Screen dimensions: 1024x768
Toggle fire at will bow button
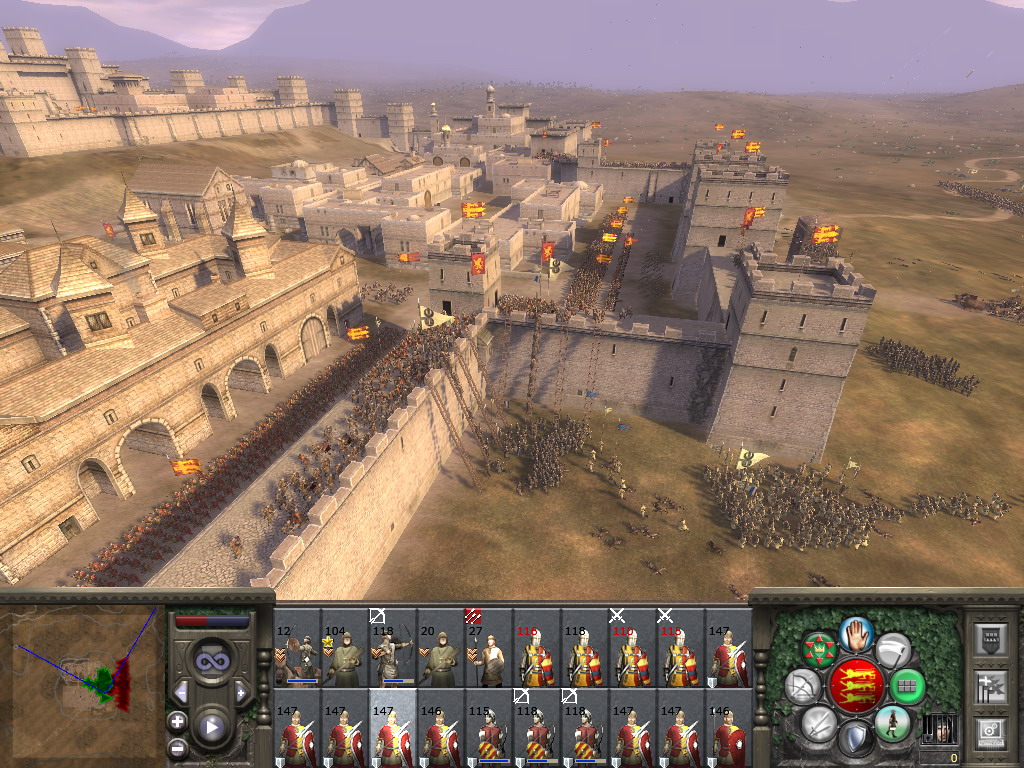point(803,687)
